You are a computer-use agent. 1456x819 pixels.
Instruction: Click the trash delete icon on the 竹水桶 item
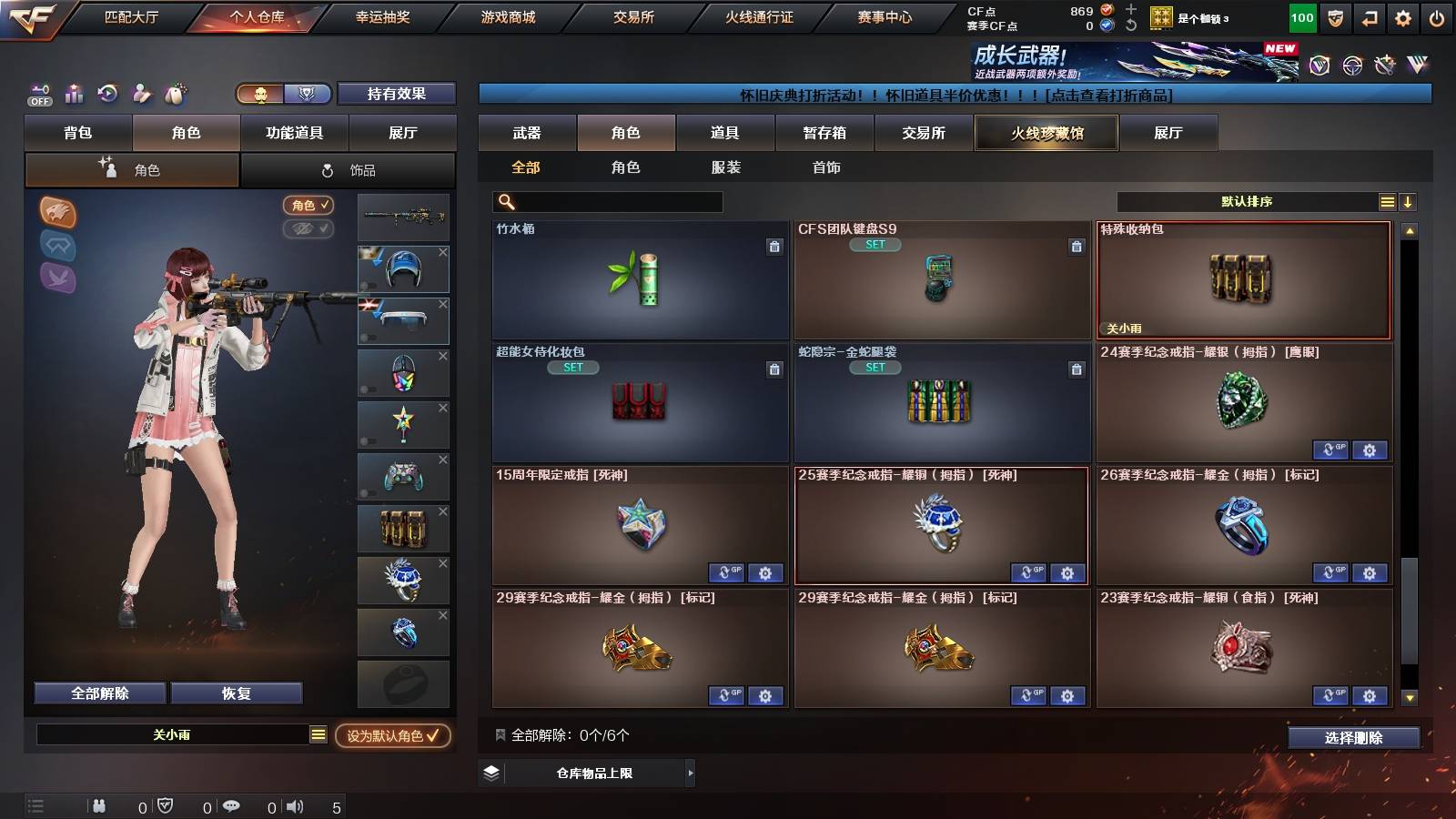point(774,246)
